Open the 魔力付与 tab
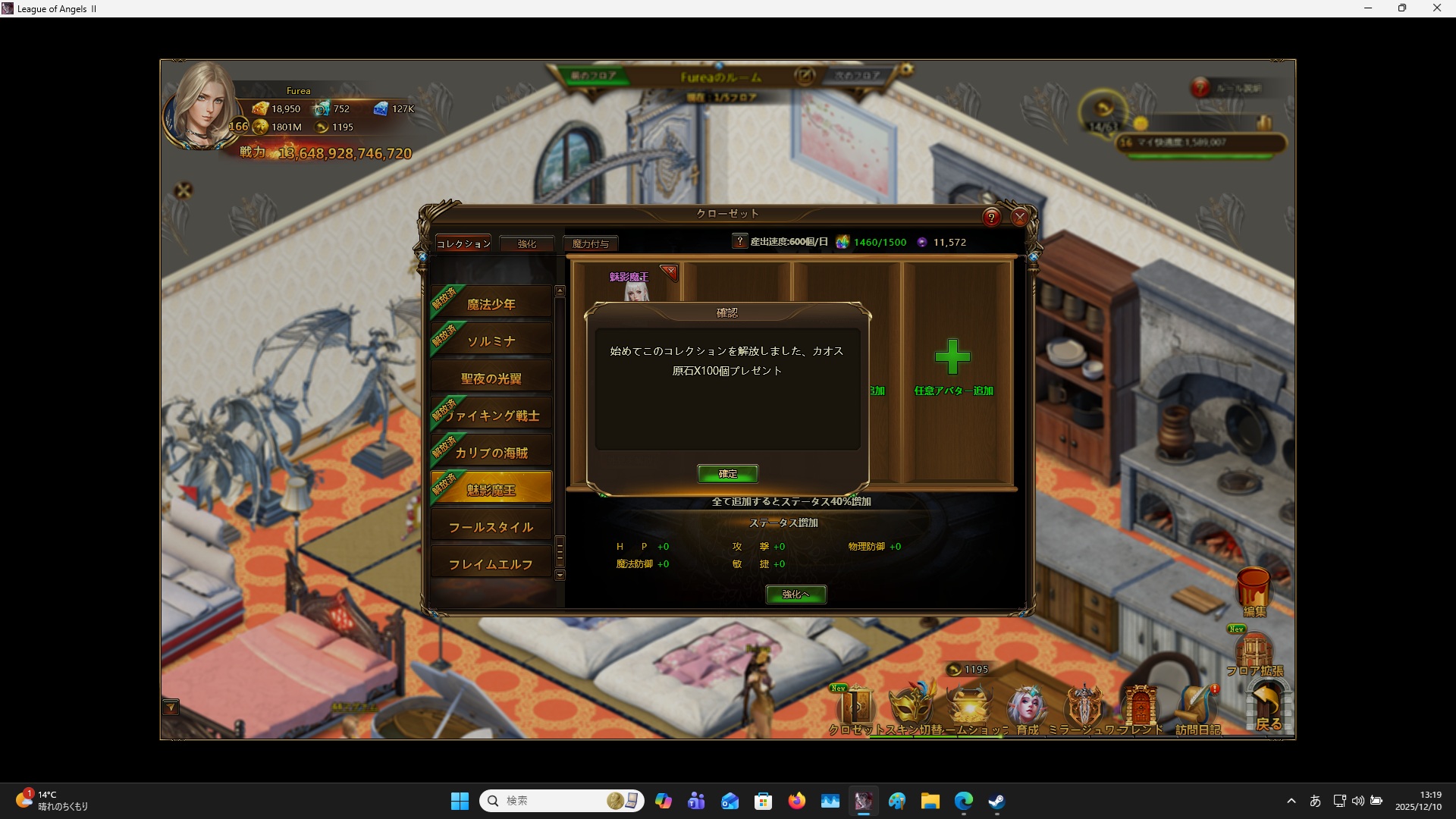 click(x=591, y=243)
